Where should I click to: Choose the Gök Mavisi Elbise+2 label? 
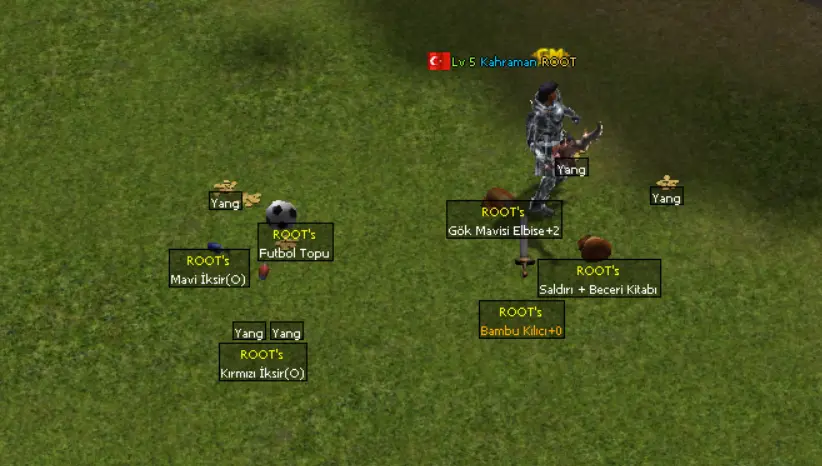pos(504,221)
